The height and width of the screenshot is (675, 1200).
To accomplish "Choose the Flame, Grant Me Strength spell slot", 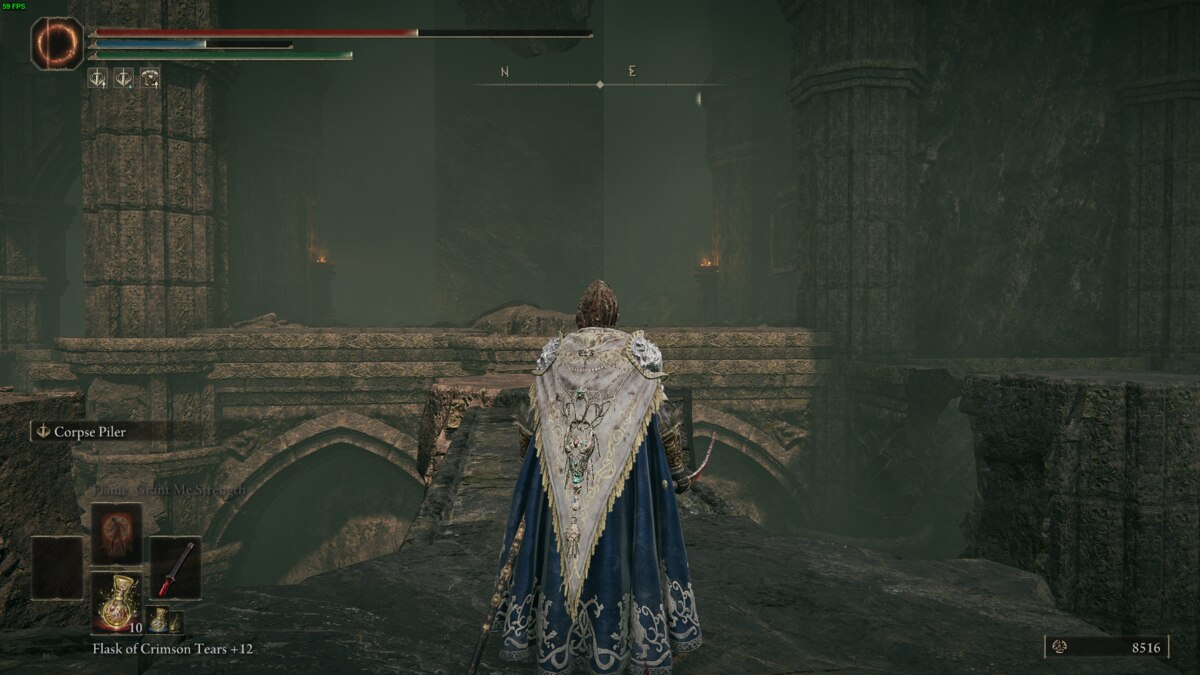I will pyautogui.click(x=117, y=534).
